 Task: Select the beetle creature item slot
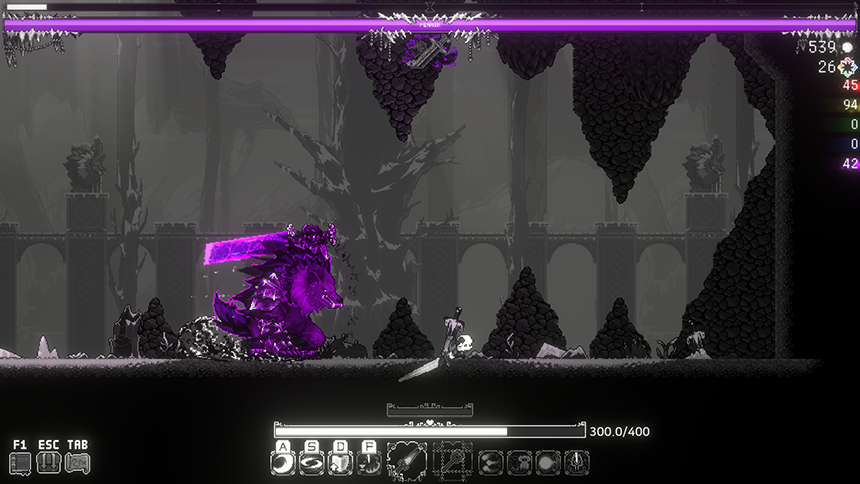pos(520,463)
